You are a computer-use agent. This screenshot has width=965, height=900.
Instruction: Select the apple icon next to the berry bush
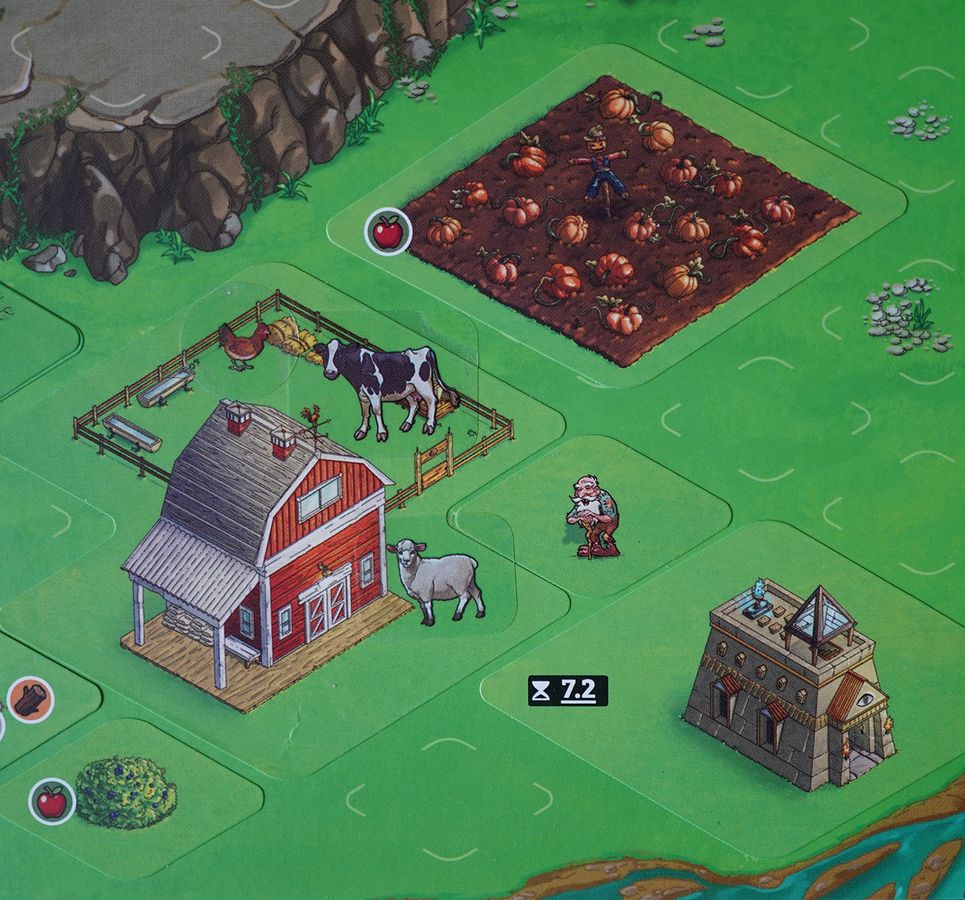pos(50,800)
